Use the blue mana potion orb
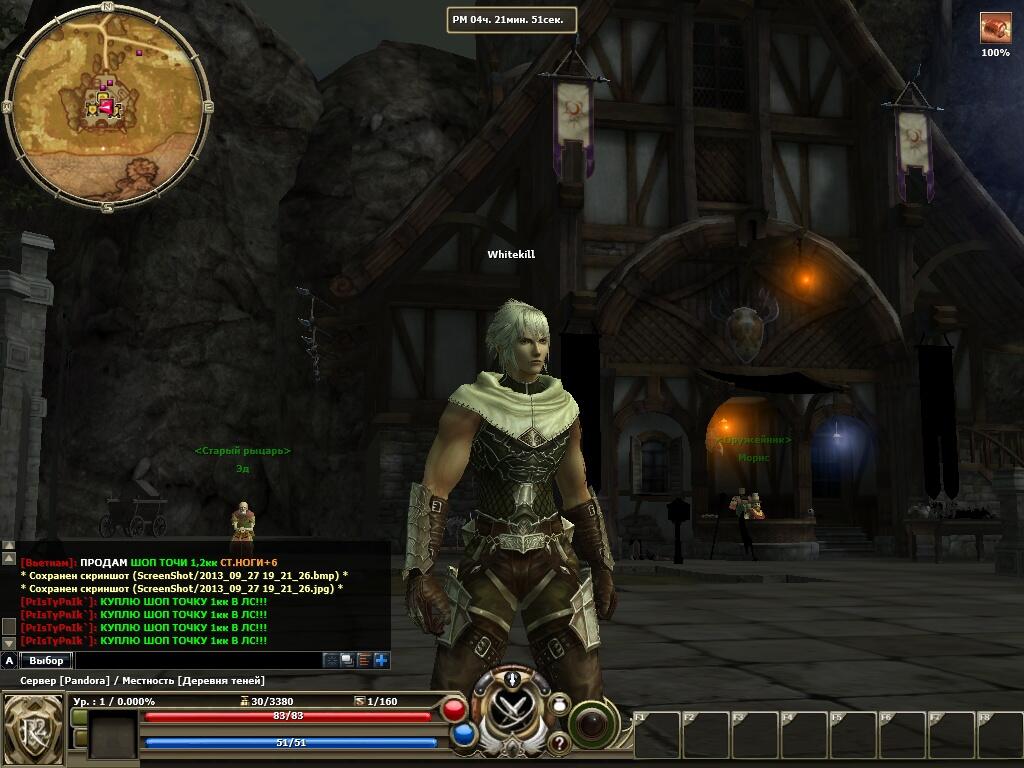This screenshot has width=1024, height=768. 463,735
